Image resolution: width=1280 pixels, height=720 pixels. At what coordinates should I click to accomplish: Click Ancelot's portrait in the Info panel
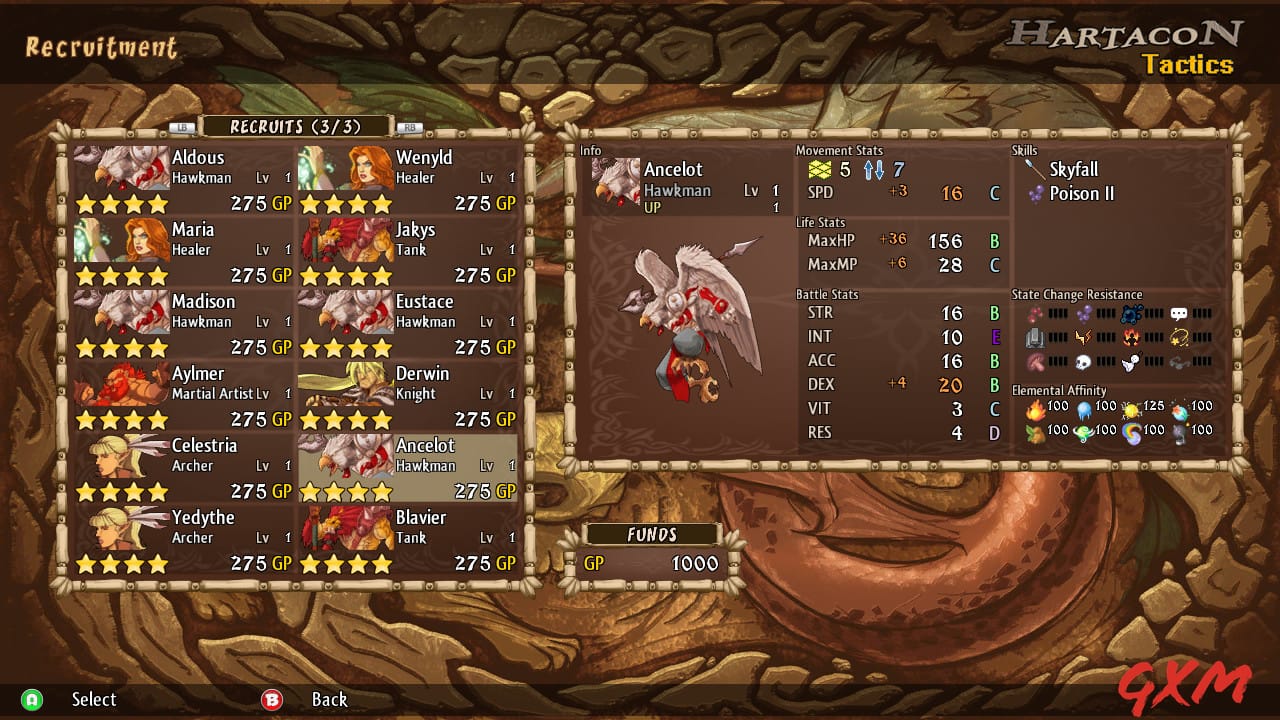tap(615, 178)
